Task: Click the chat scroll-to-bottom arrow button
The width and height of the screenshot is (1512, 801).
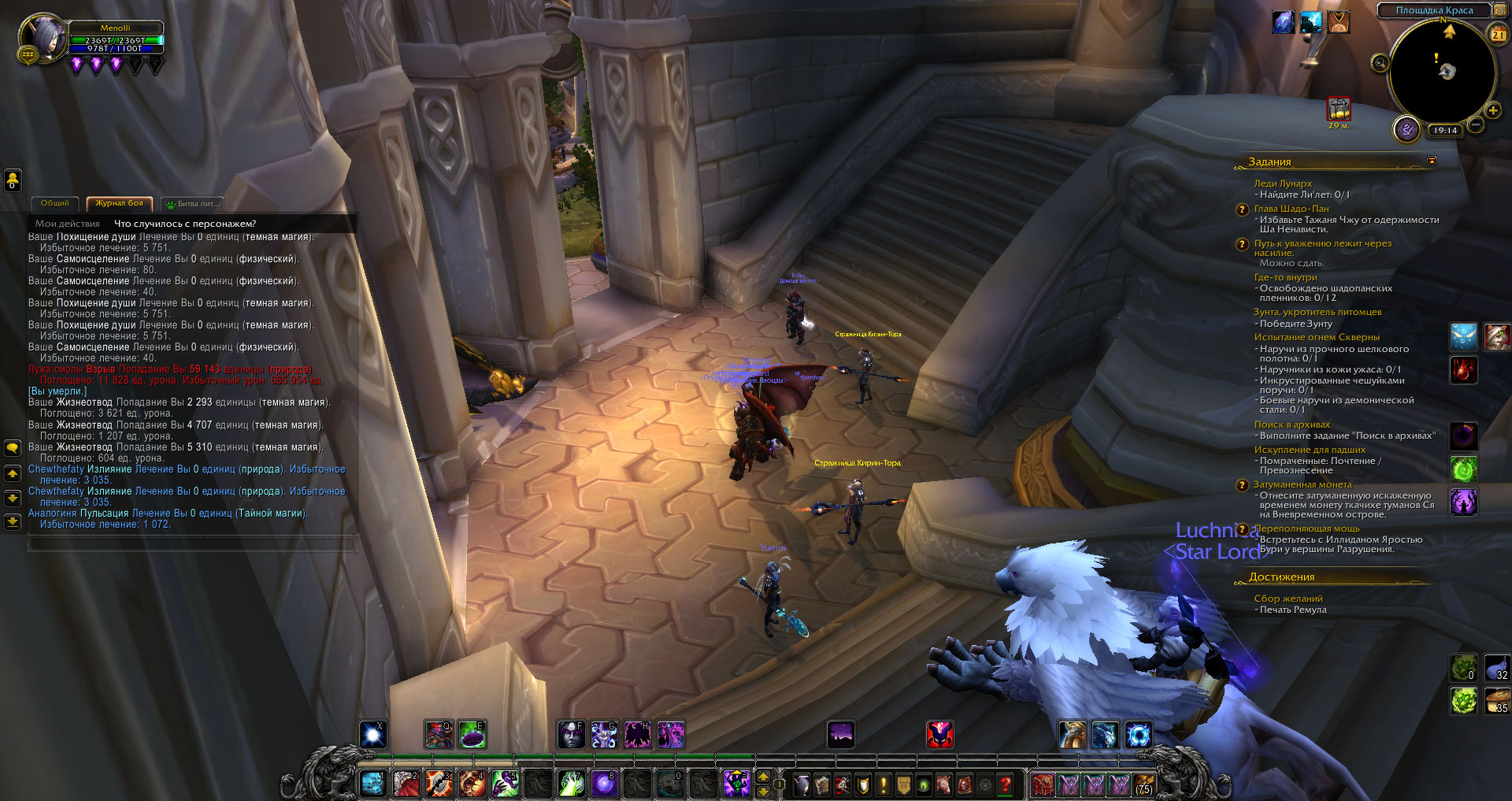Action: (x=13, y=521)
